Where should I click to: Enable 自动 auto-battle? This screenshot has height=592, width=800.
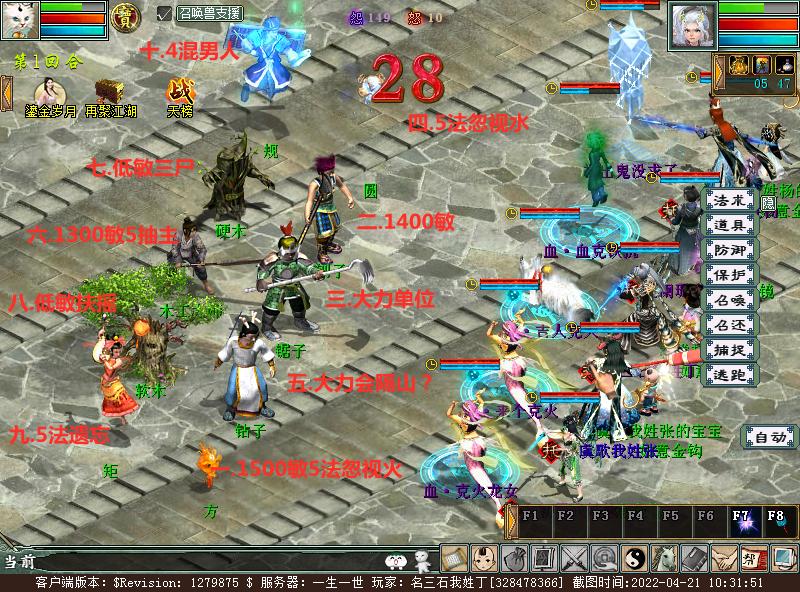pos(769,437)
